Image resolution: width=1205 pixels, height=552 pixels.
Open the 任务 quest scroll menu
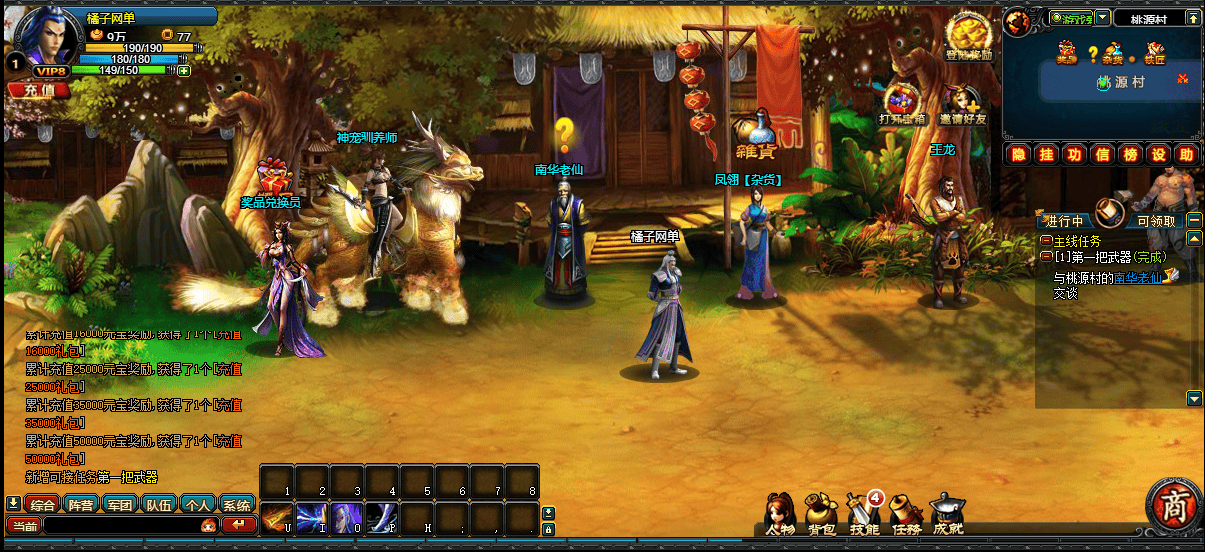[905, 513]
